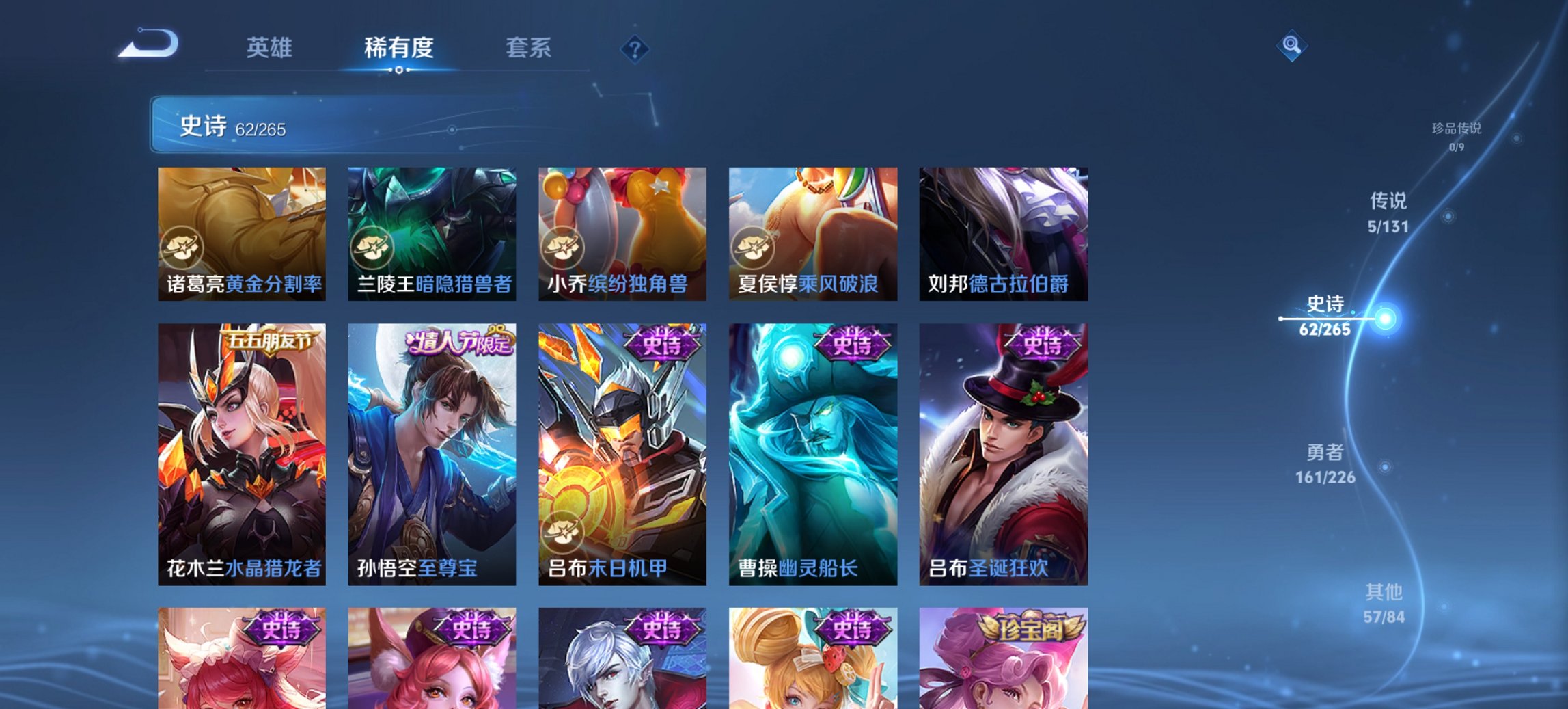Click fragment icon on 小乔缤纷独角兽 skin
This screenshot has height=709, width=1568.
coord(564,245)
